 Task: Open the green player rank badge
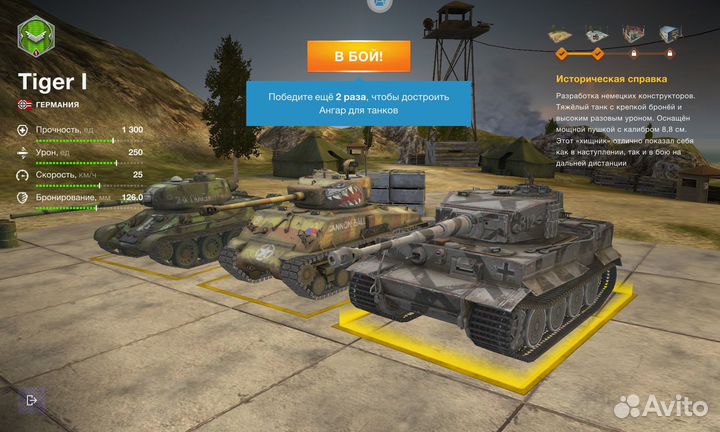coord(37,39)
